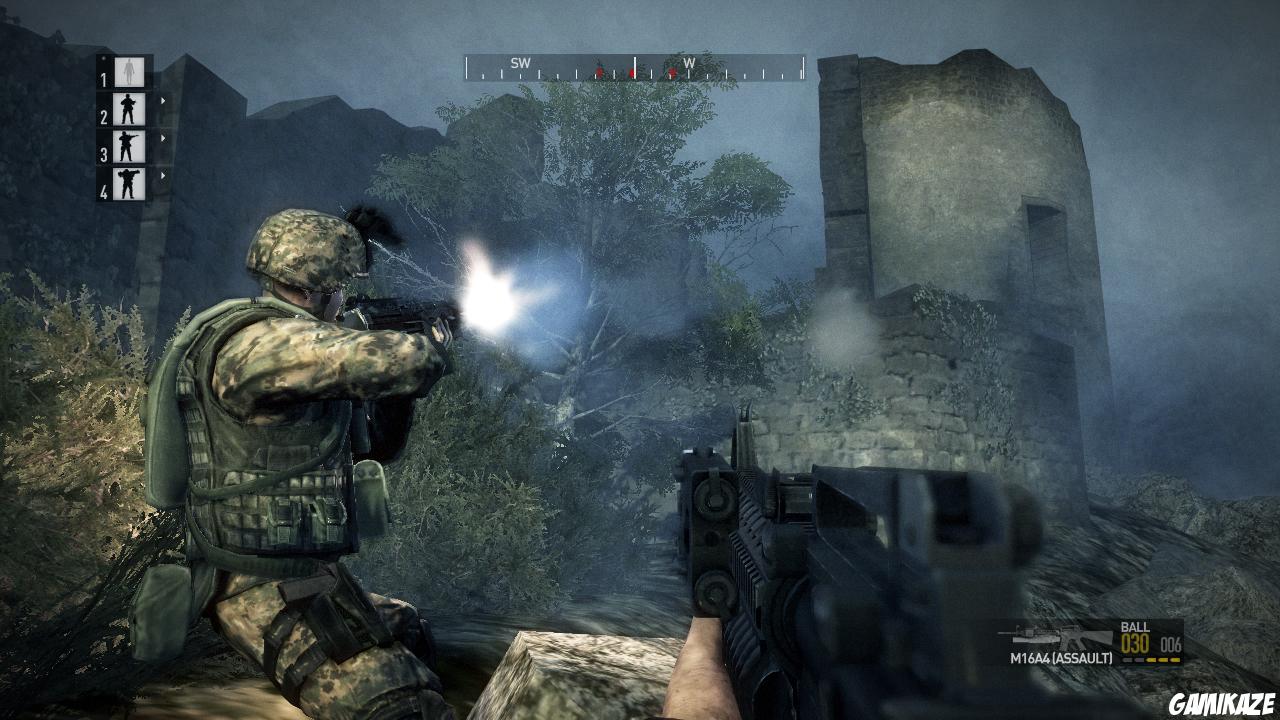This screenshot has width=1280, height=720.
Task: Click the red enemy marker on the compass
Action: tap(633, 72)
